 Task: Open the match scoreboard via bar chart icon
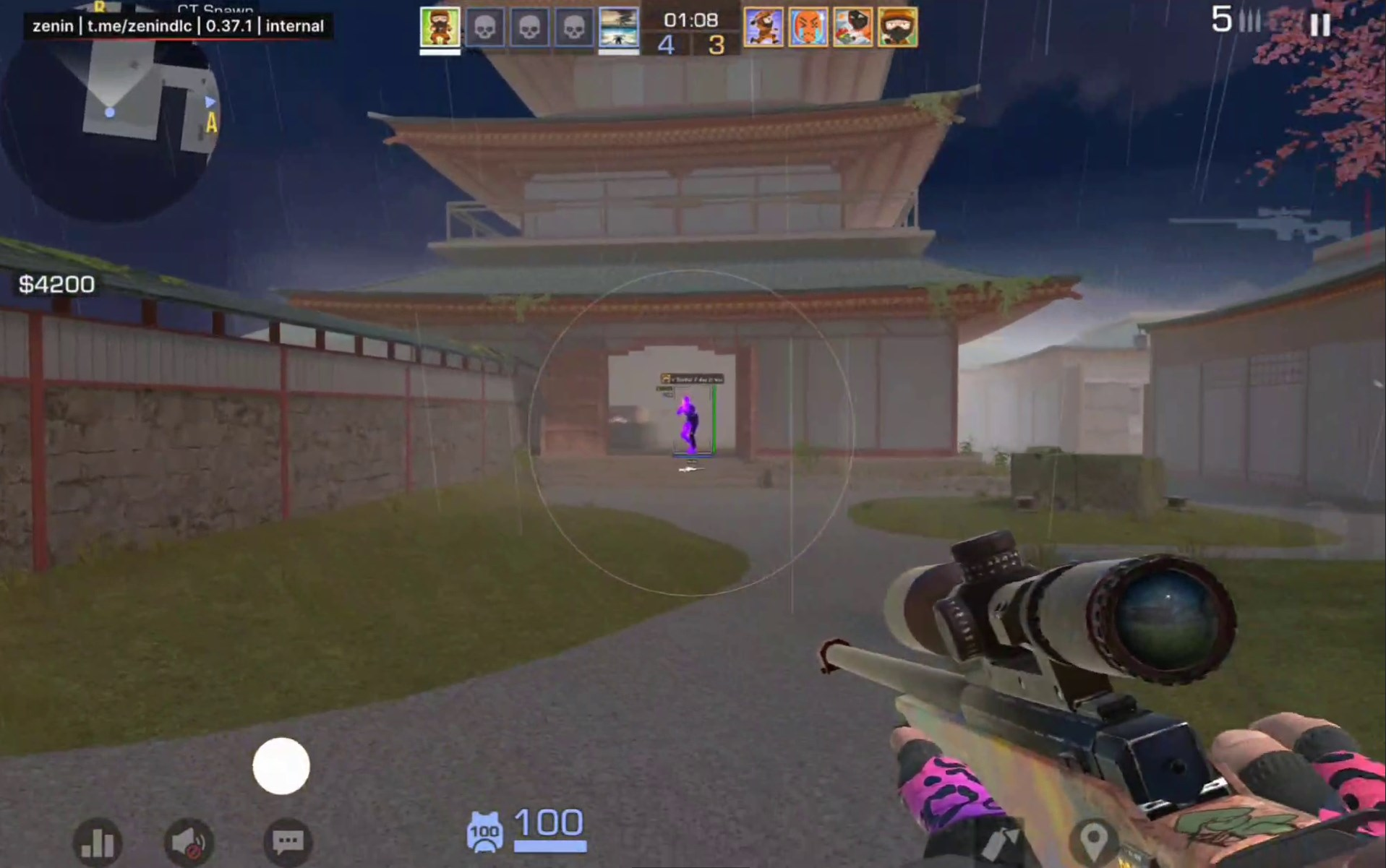pyautogui.click(x=99, y=842)
